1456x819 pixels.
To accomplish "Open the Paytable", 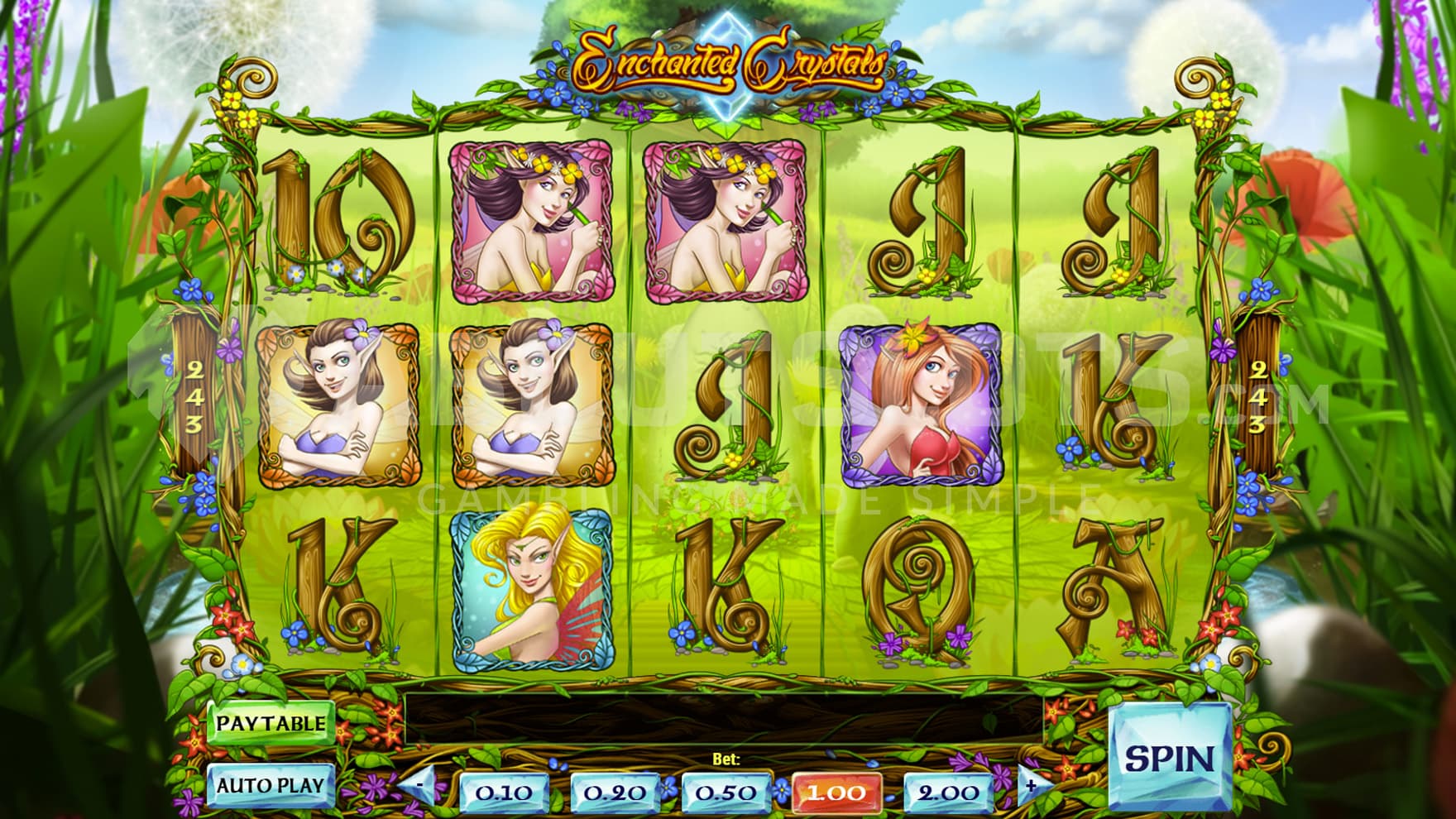I will pos(271,723).
